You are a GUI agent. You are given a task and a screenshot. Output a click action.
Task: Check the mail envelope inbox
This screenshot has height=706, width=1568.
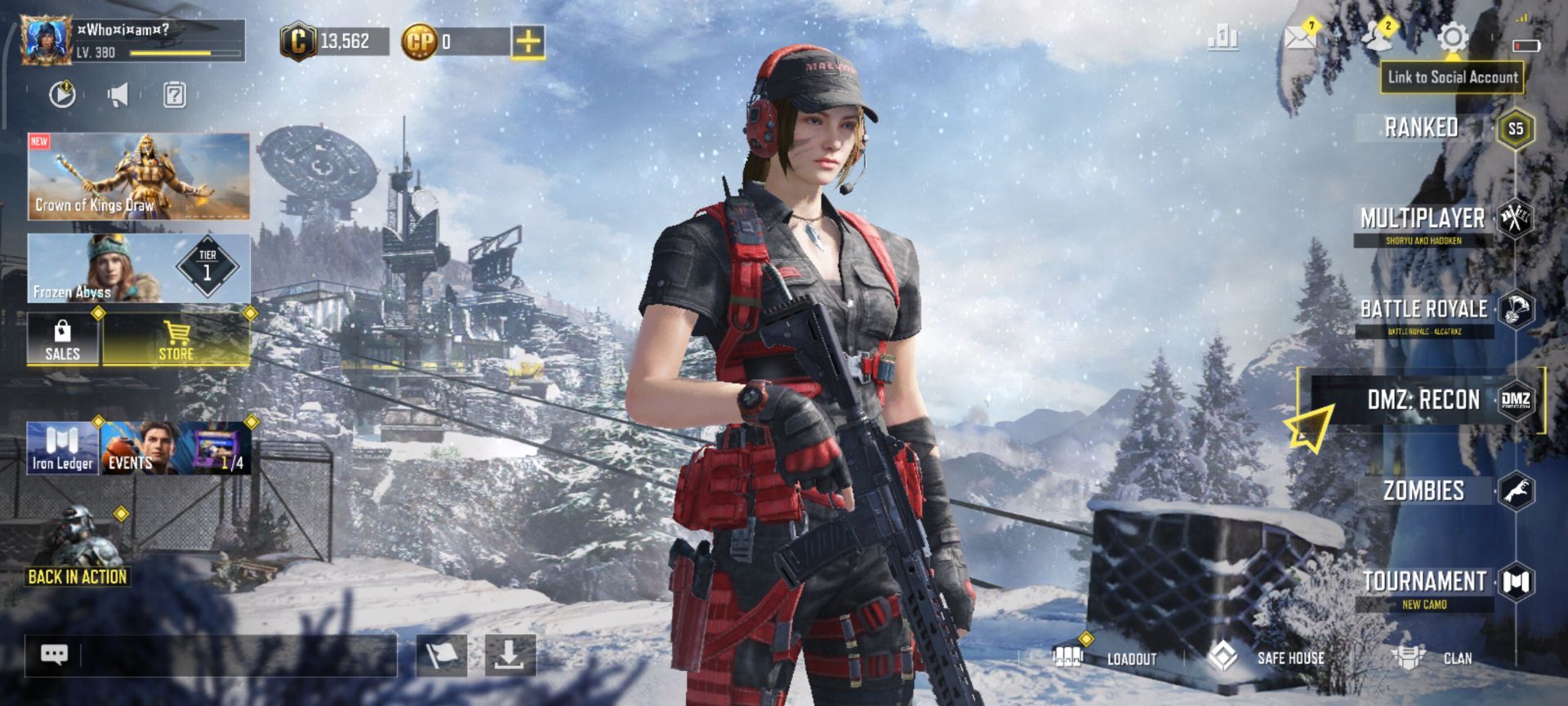[1299, 38]
